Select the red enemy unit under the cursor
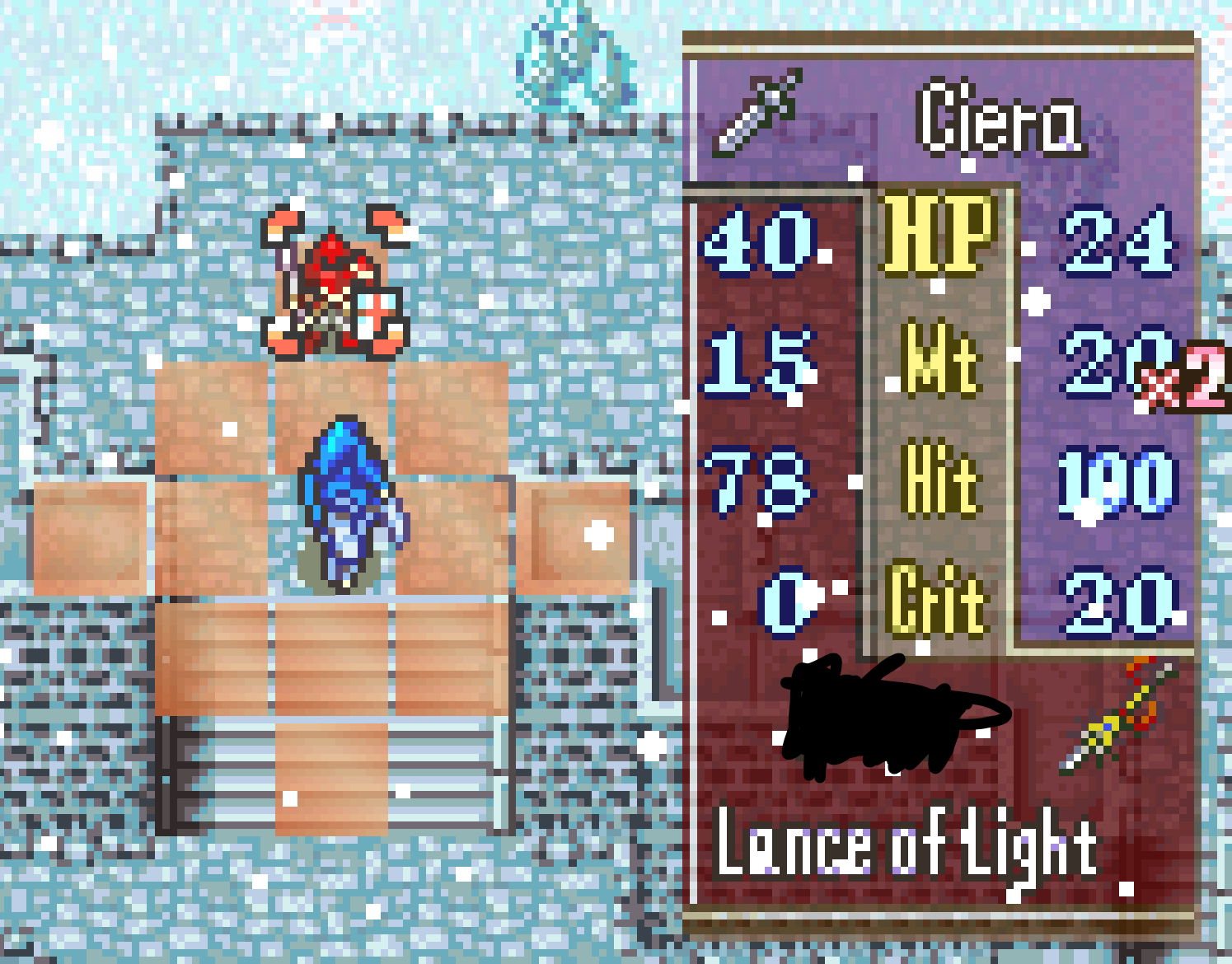This screenshot has height=964, width=1232. (x=332, y=284)
